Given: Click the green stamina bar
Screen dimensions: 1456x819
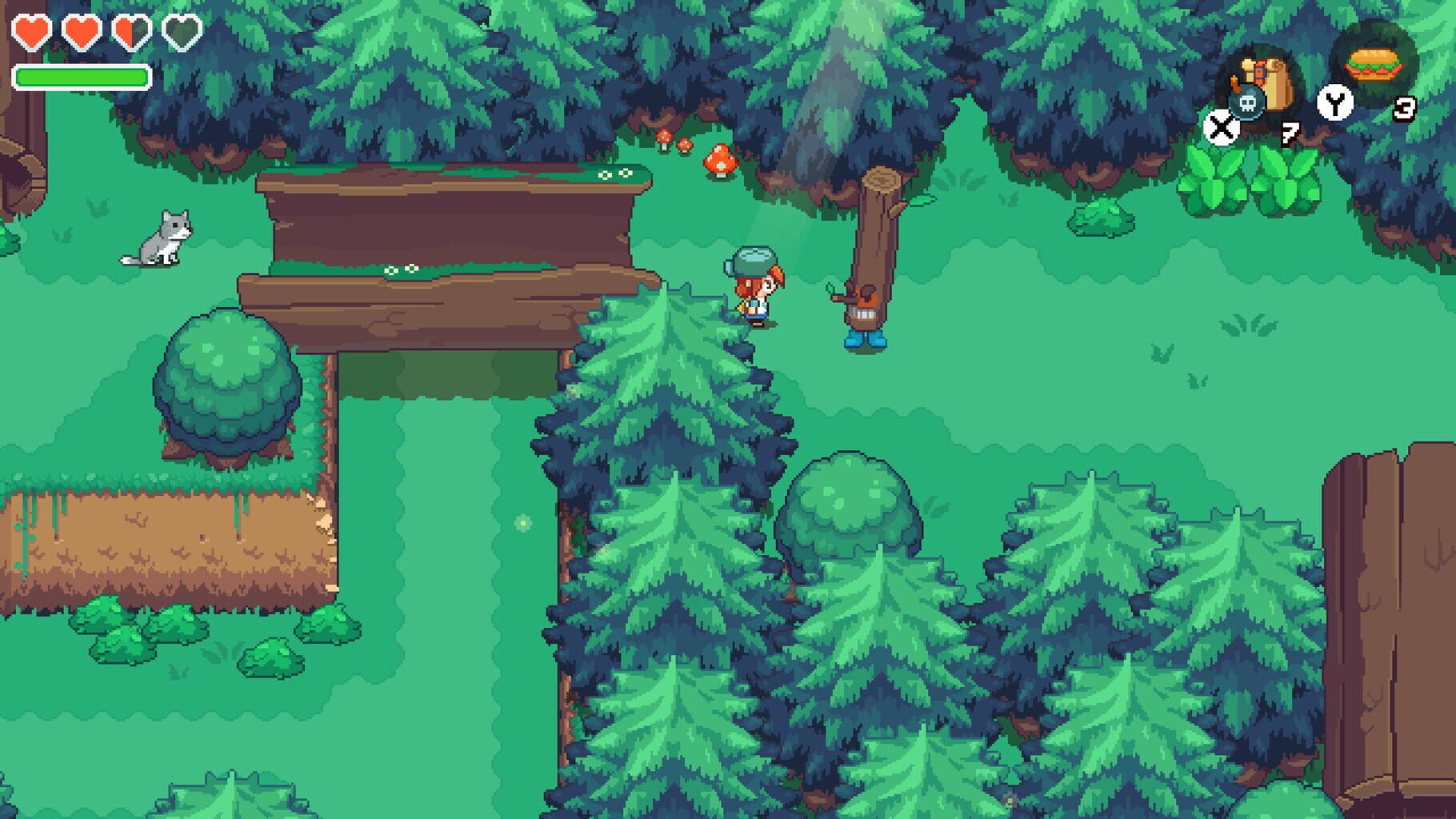Looking at the screenshot, I should point(82,77).
